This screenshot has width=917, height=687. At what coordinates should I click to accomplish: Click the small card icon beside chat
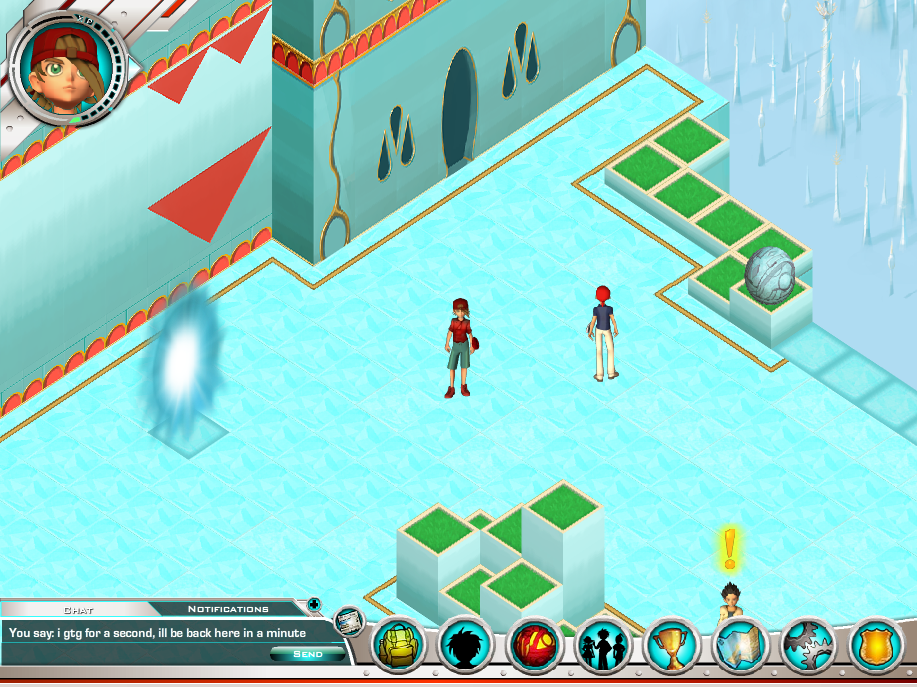pos(347,622)
